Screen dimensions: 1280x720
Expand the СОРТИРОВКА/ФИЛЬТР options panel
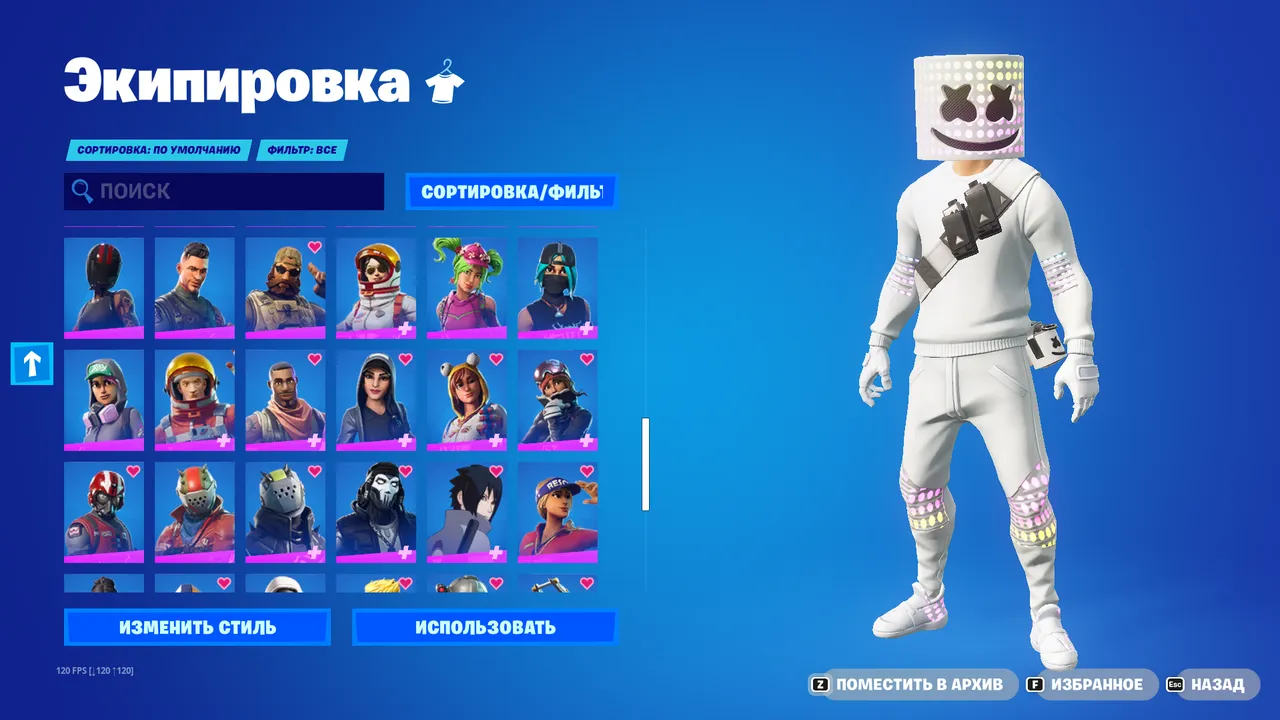pos(510,191)
